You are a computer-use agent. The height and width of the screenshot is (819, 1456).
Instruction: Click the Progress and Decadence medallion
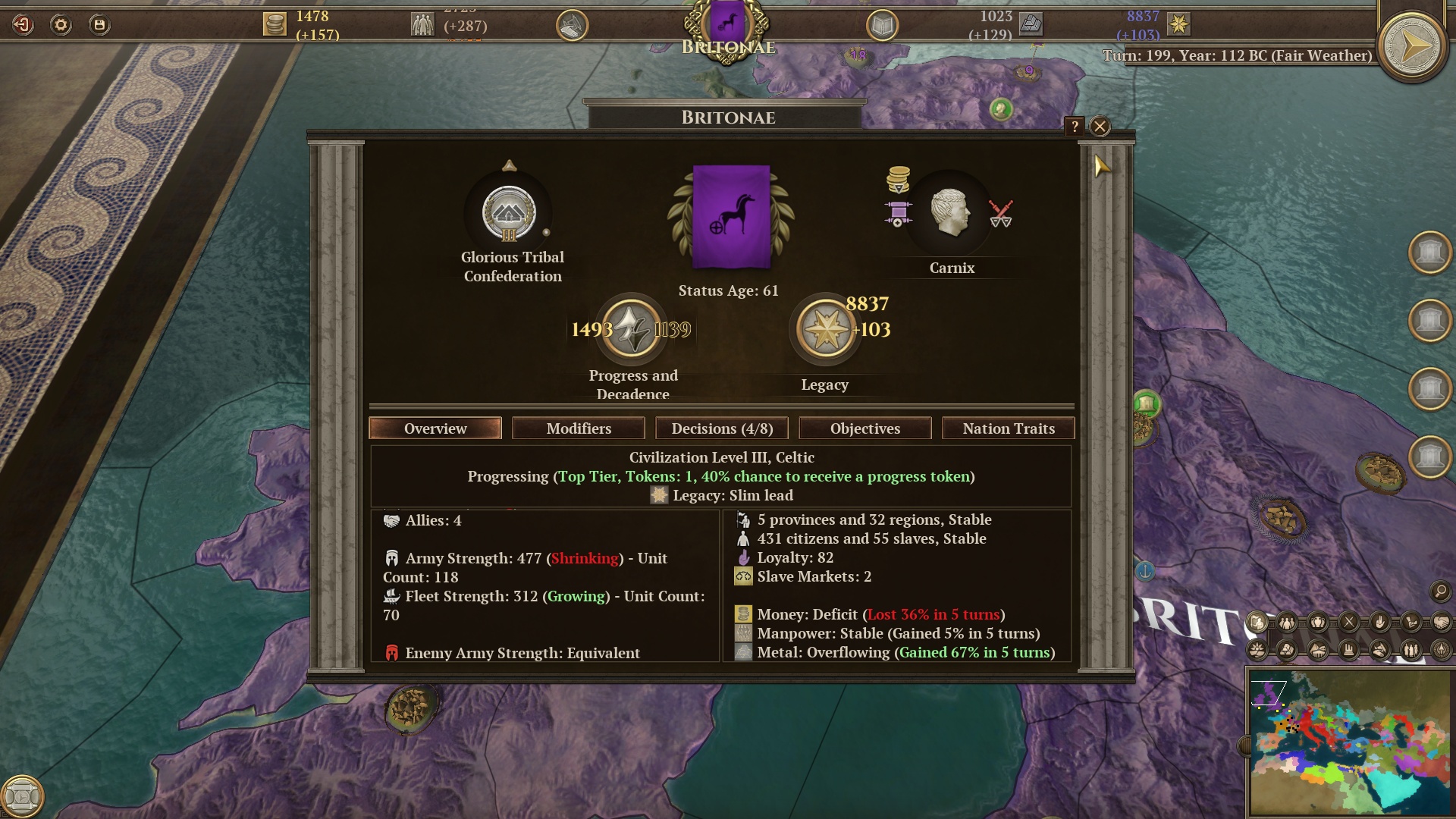631,329
